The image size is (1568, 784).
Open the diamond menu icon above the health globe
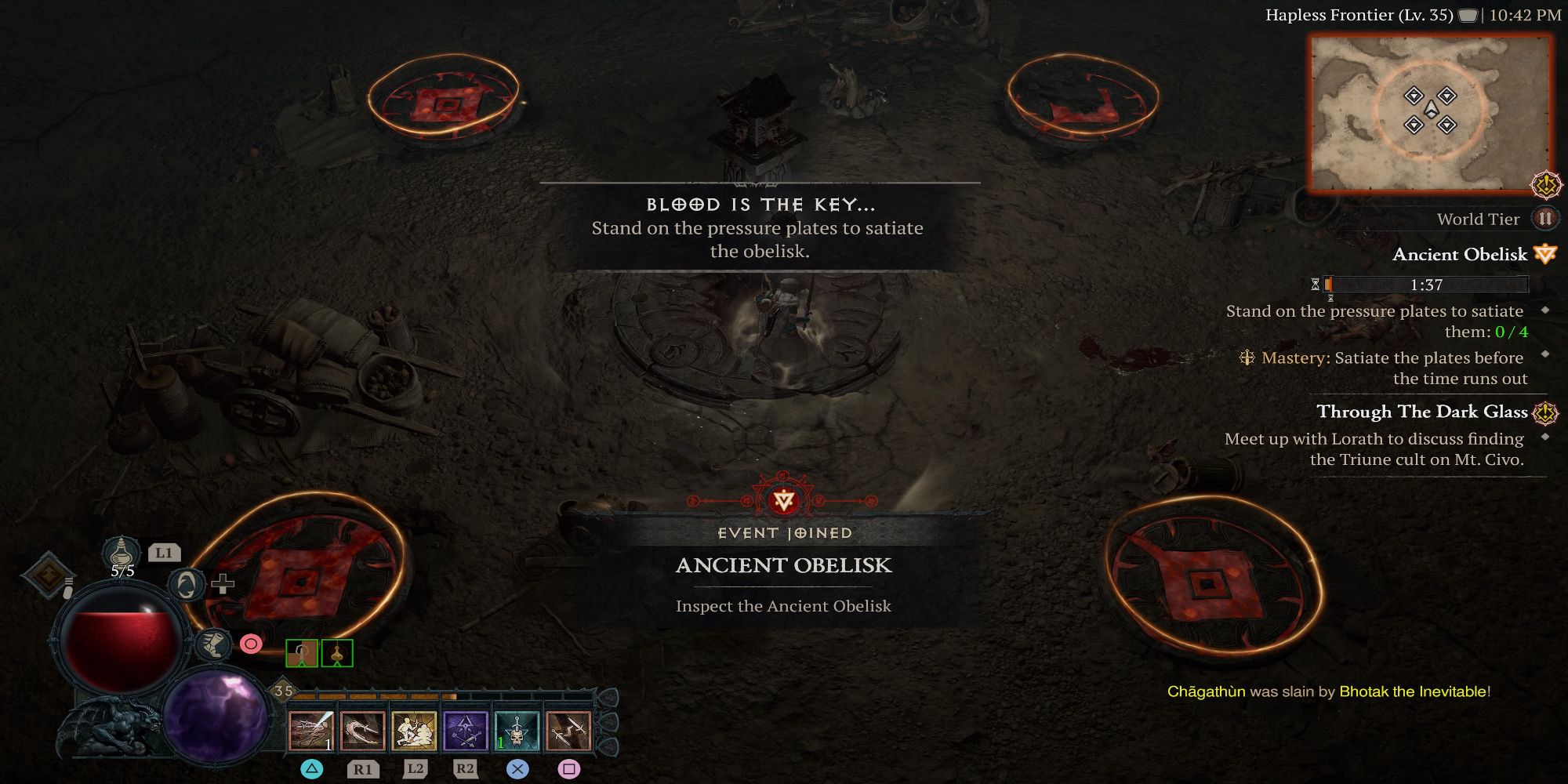[x=48, y=575]
